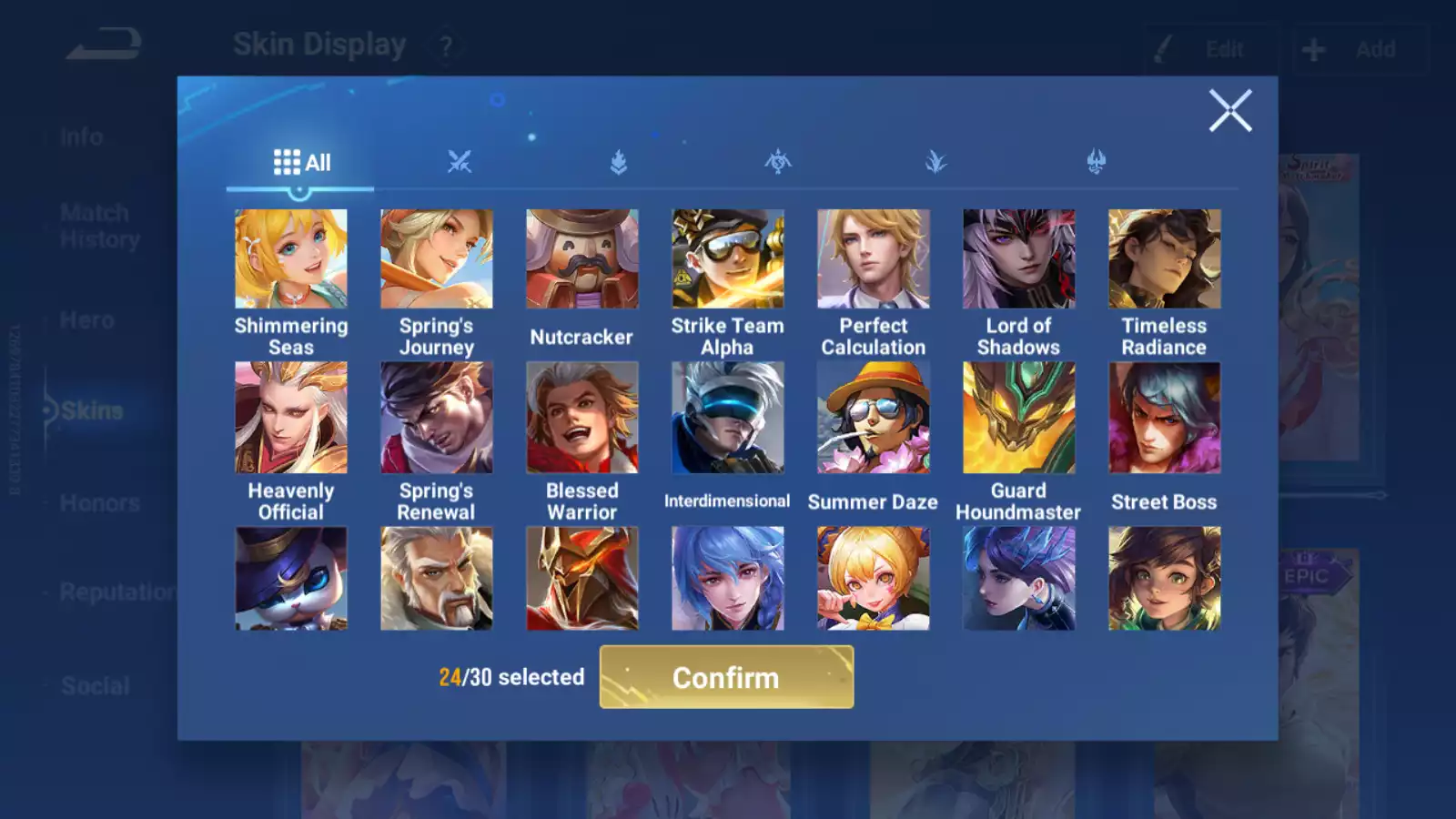Screen dimensions: 1456x819
Task: Open the help question mark beside Skin Display
Action: click(445, 45)
